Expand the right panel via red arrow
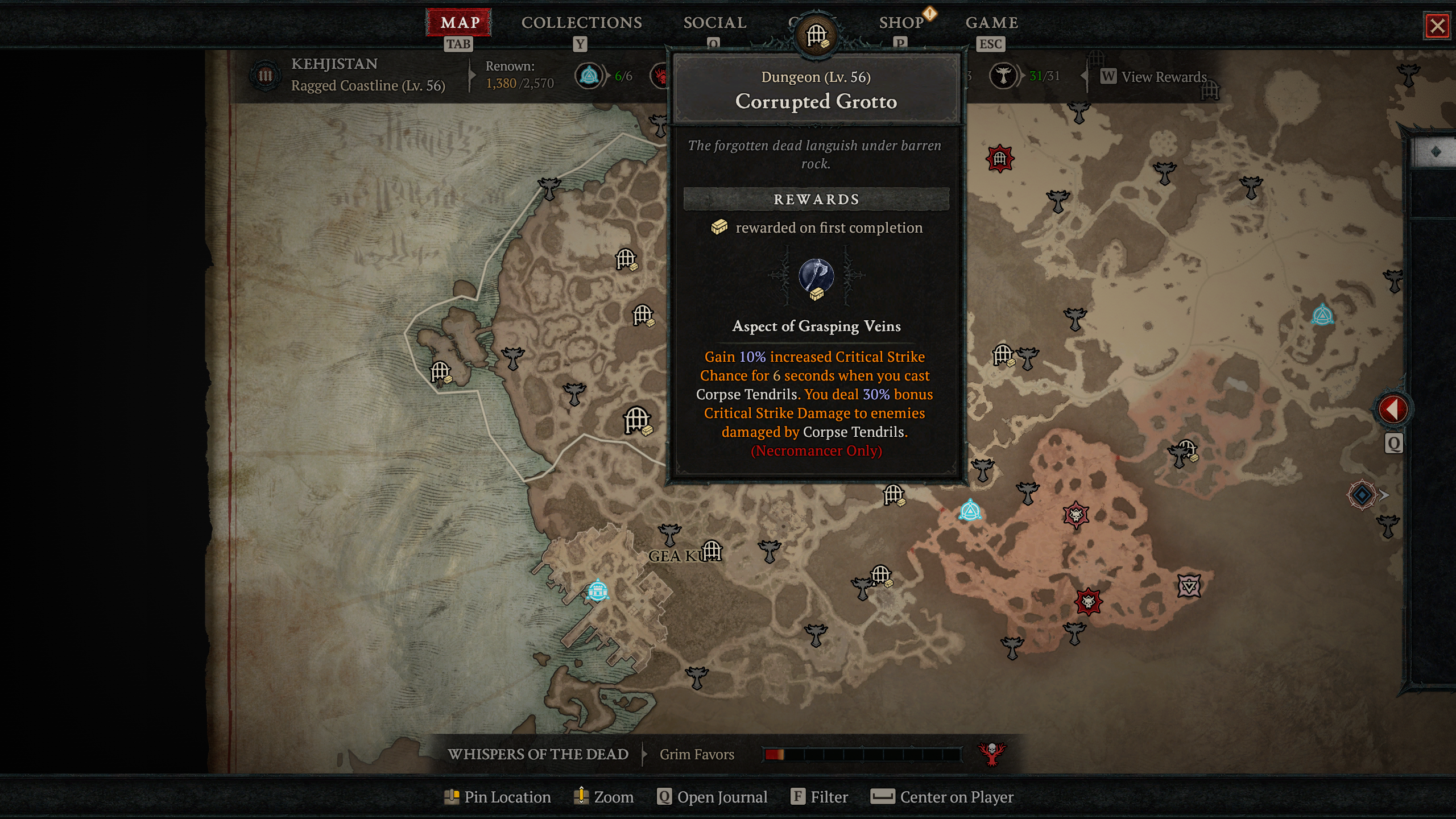 (x=1393, y=408)
